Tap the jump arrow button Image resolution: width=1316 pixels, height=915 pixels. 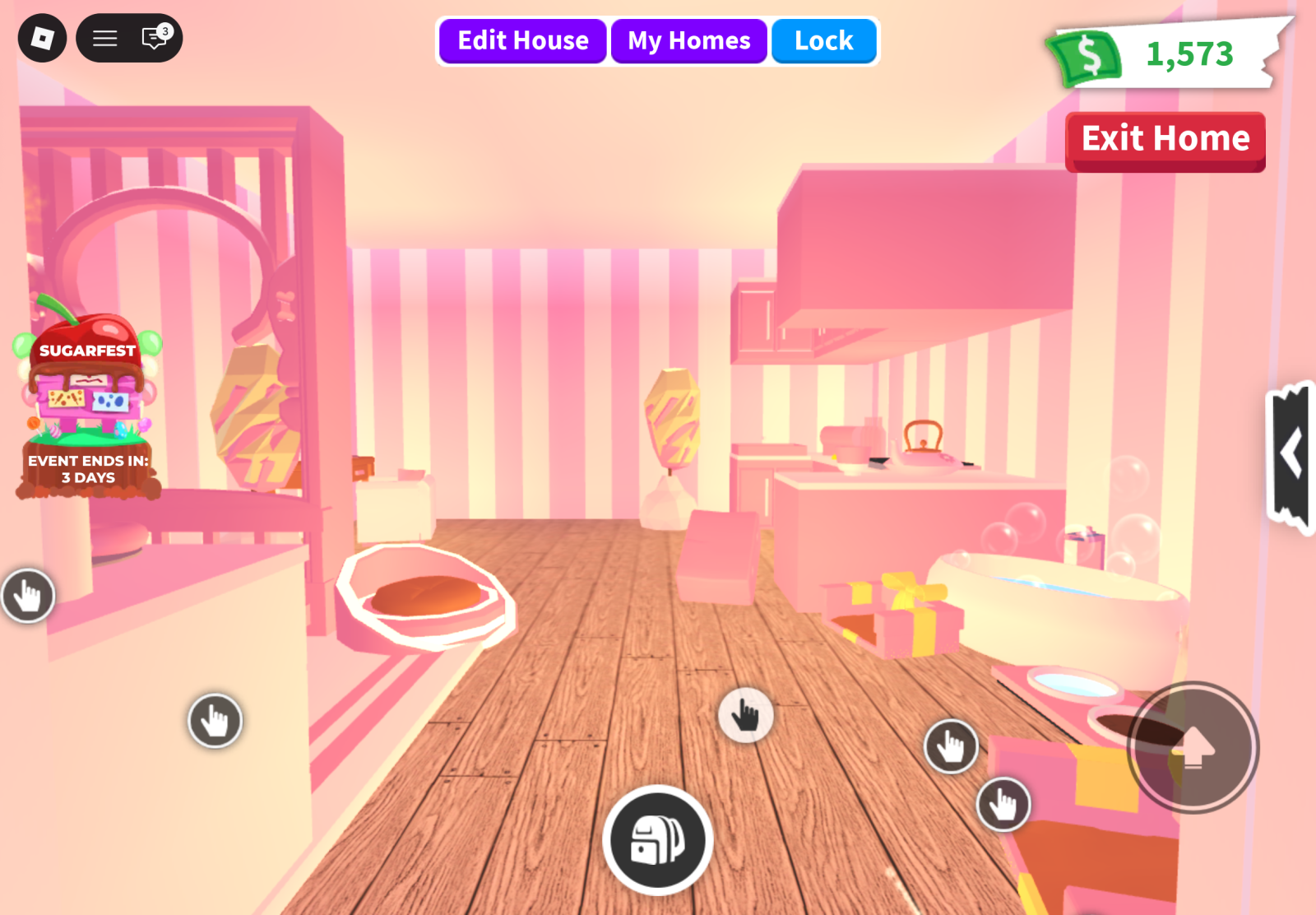click(1192, 748)
